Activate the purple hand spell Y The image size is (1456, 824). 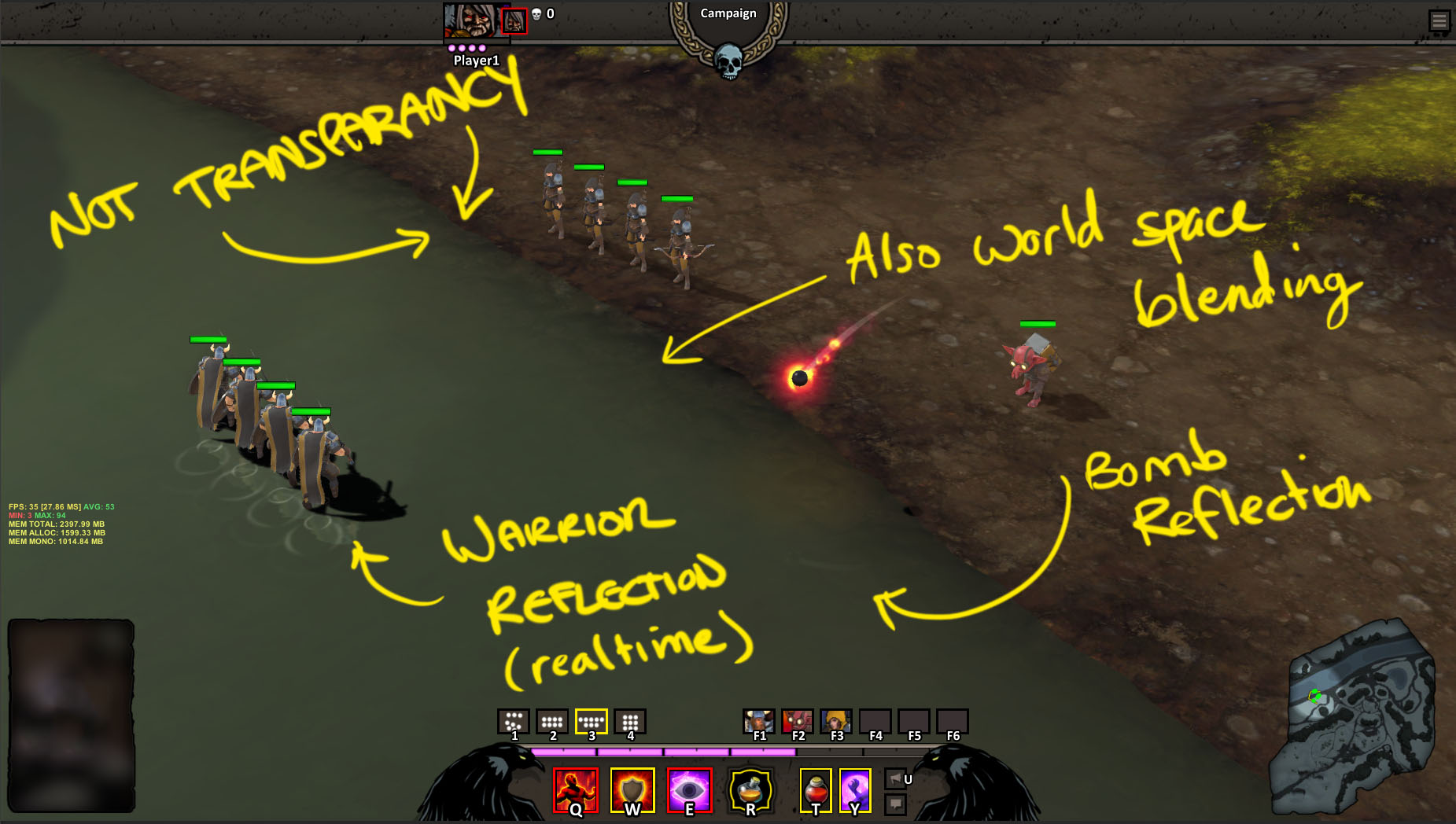[x=855, y=790]
